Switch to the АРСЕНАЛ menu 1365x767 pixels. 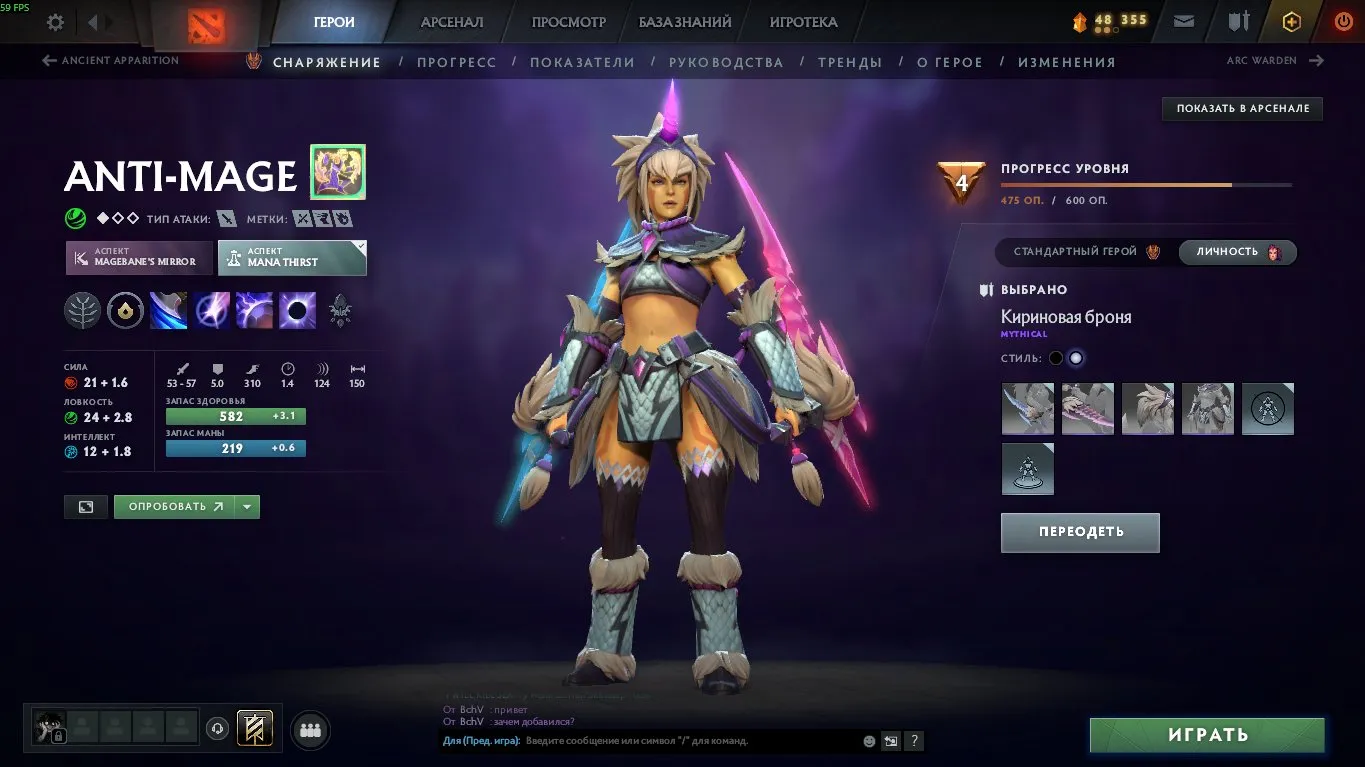click(x=451, y=21)
